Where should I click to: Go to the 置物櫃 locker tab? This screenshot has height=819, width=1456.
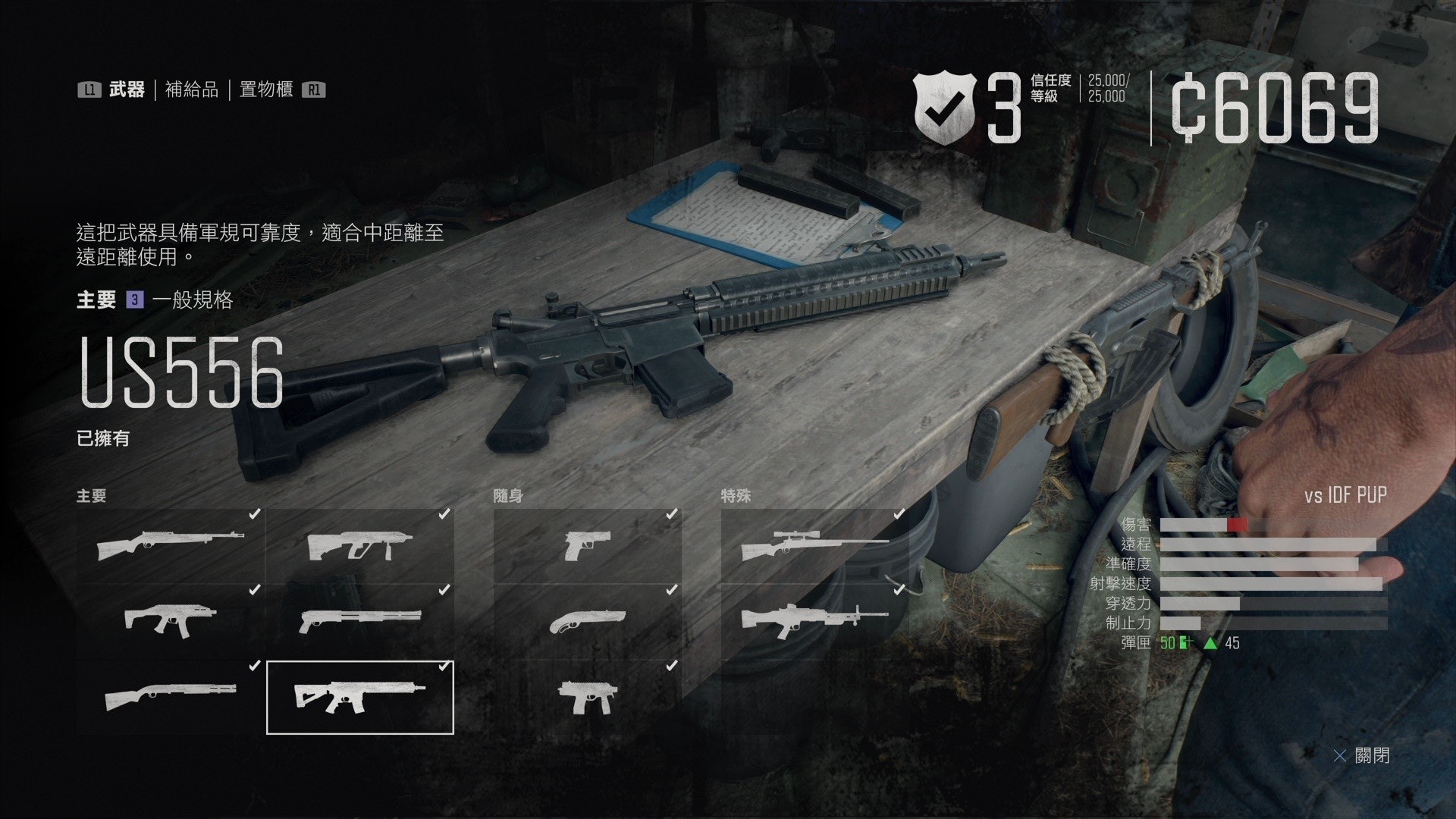265,90
